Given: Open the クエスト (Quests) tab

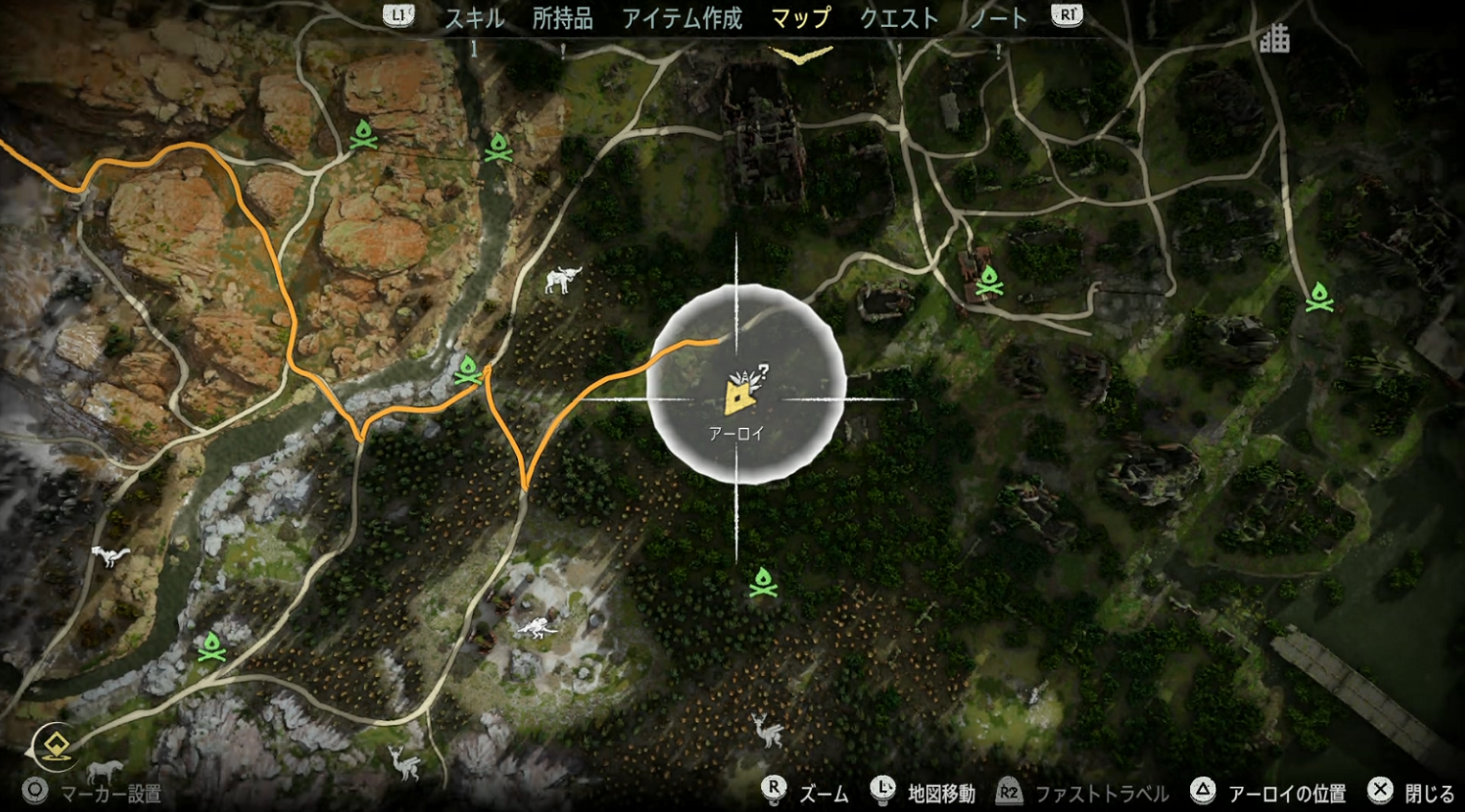Looking at the screenshot, I should coord(898,18).
